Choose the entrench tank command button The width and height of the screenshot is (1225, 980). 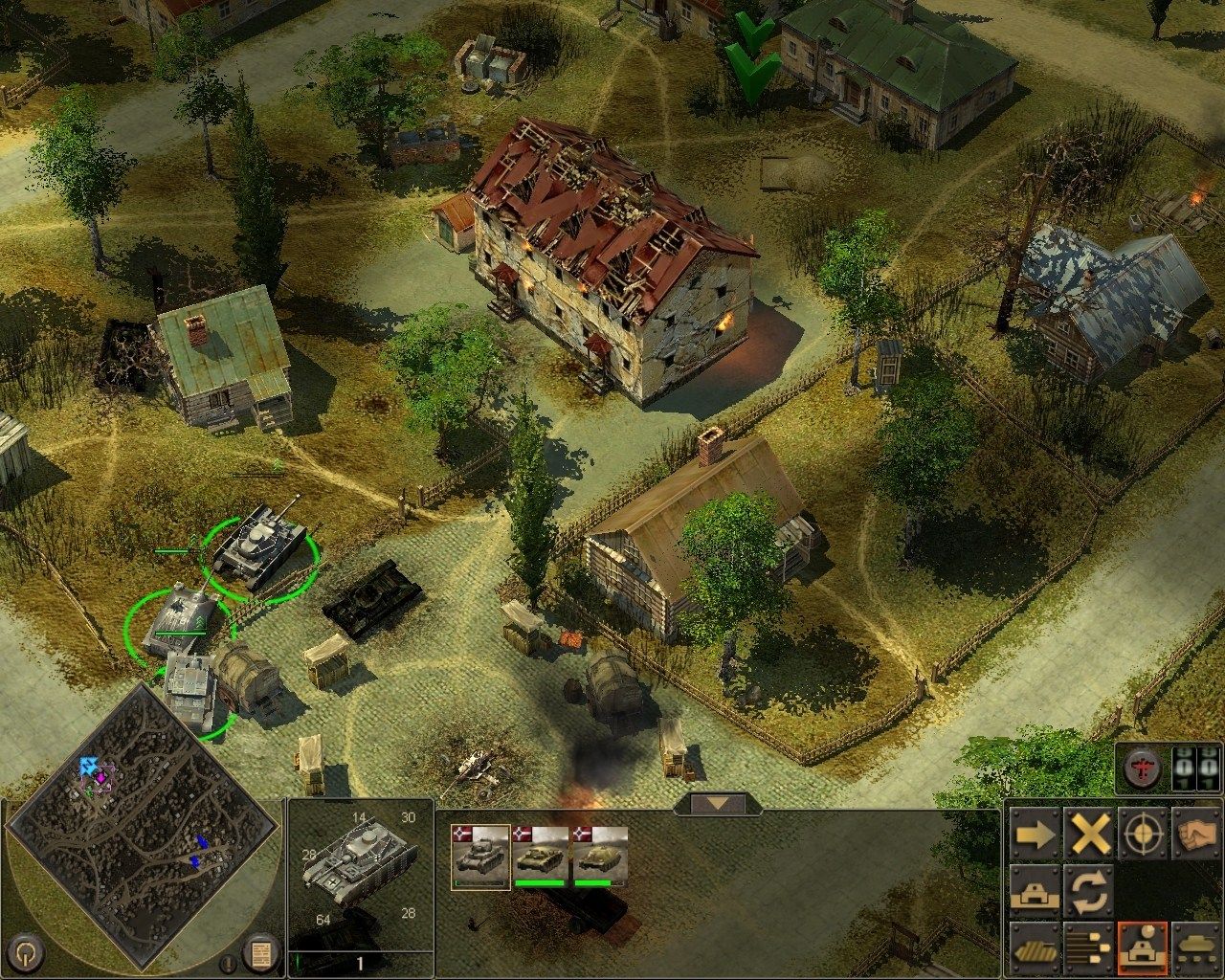pyautogui.click(x=1035, y=890)
